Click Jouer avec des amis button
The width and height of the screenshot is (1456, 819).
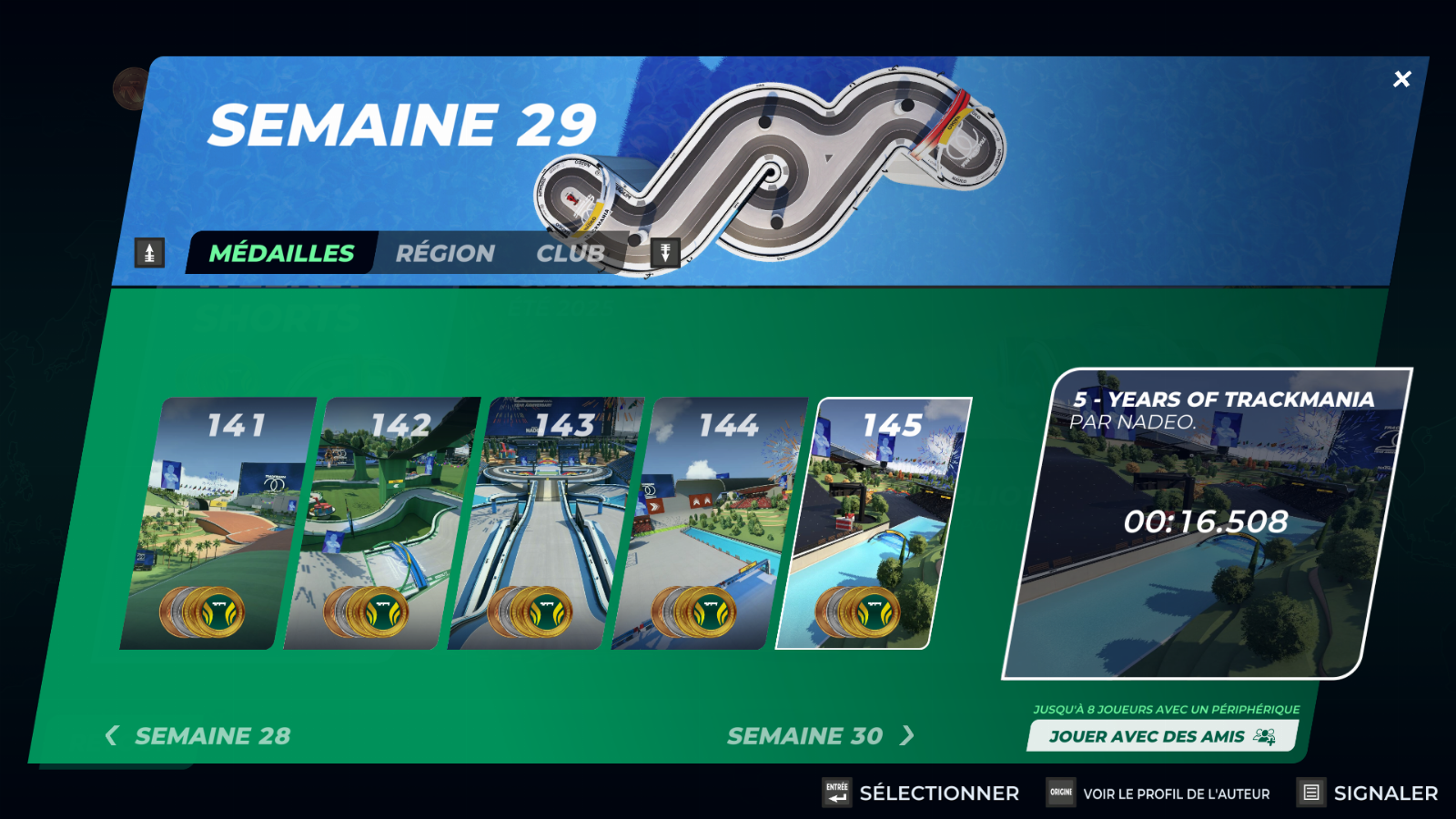coord(1161,736)
